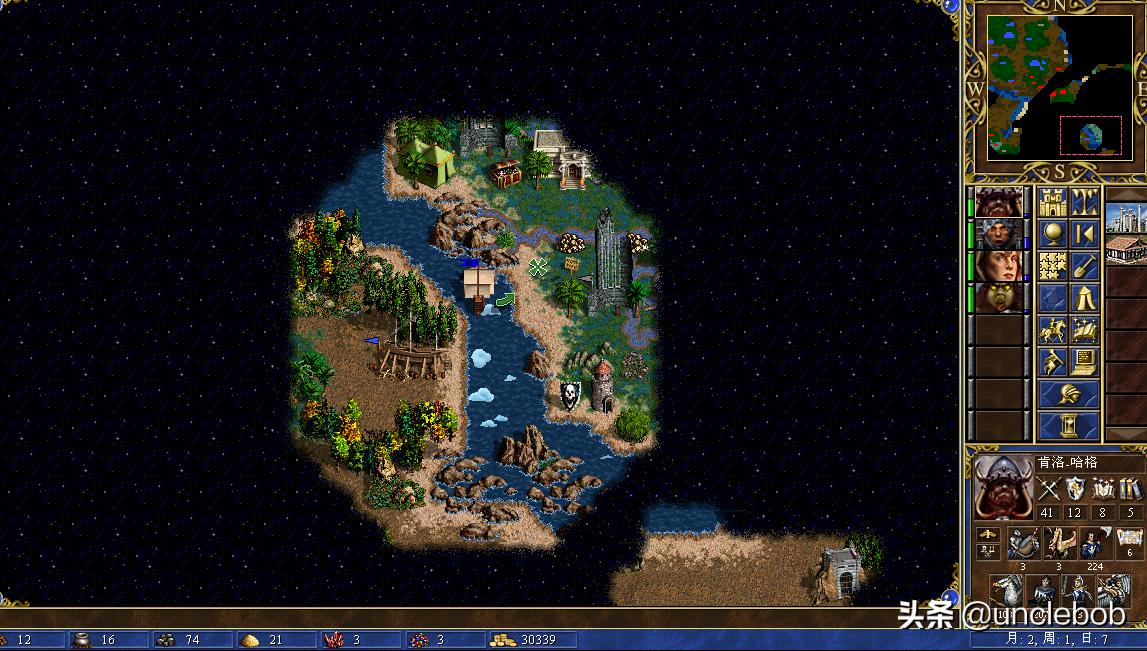Open the Kingdom Overview castle button

click(x=1052, y=203)
